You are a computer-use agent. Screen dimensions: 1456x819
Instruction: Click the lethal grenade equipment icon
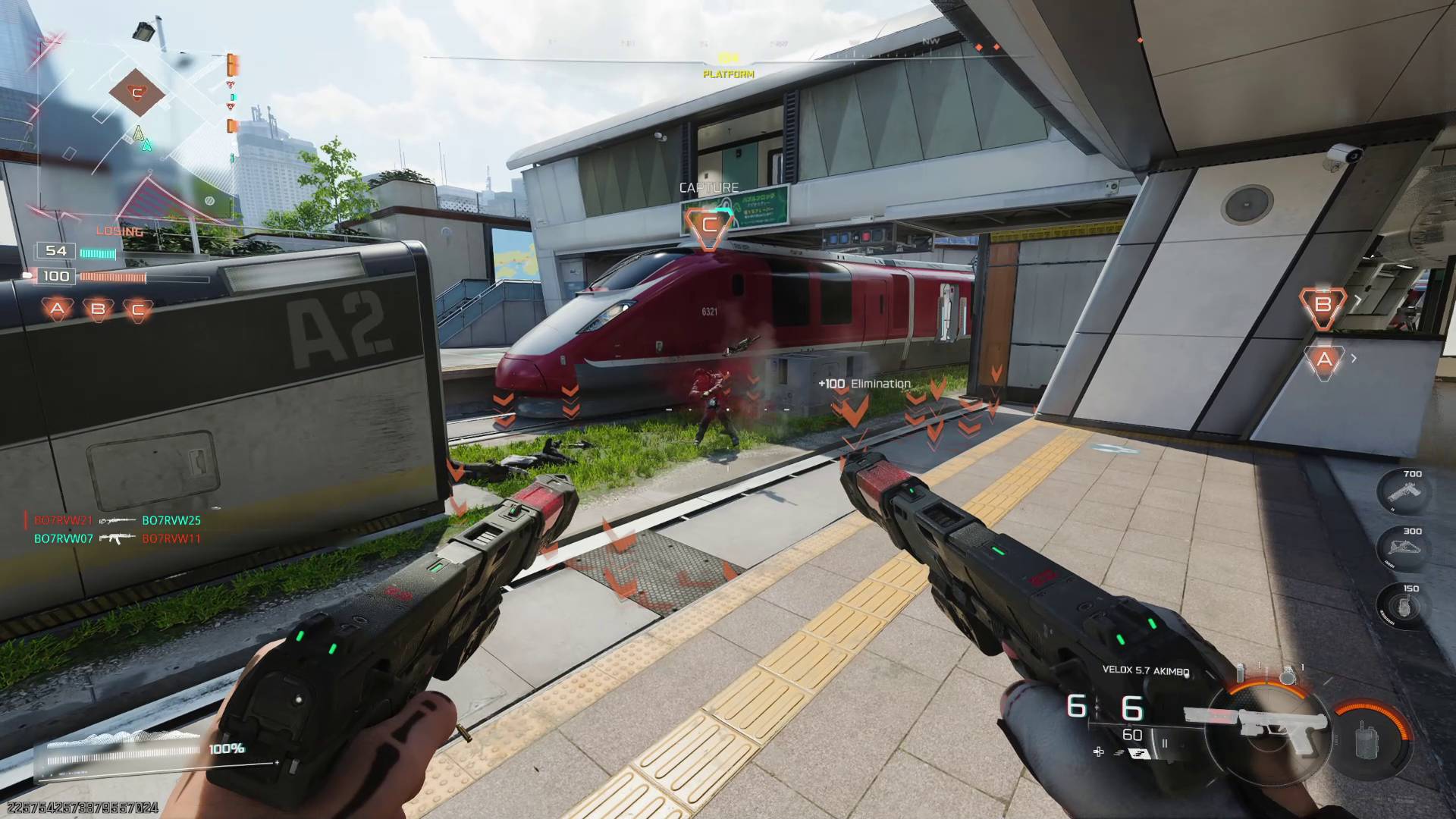coord(1289,675)
